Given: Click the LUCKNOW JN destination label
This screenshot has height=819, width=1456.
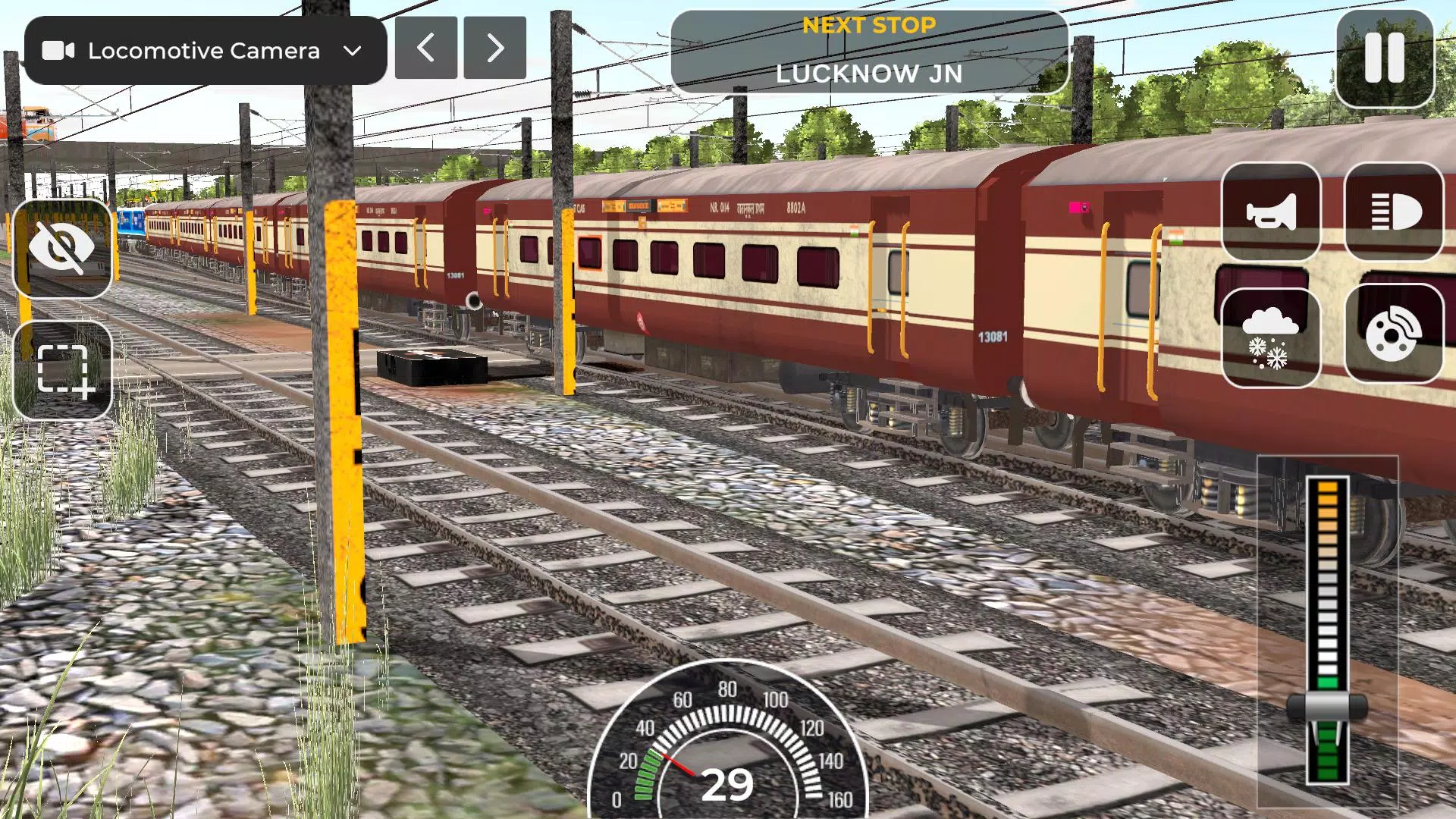Looking at the screenshot, I should coord(869,74).
